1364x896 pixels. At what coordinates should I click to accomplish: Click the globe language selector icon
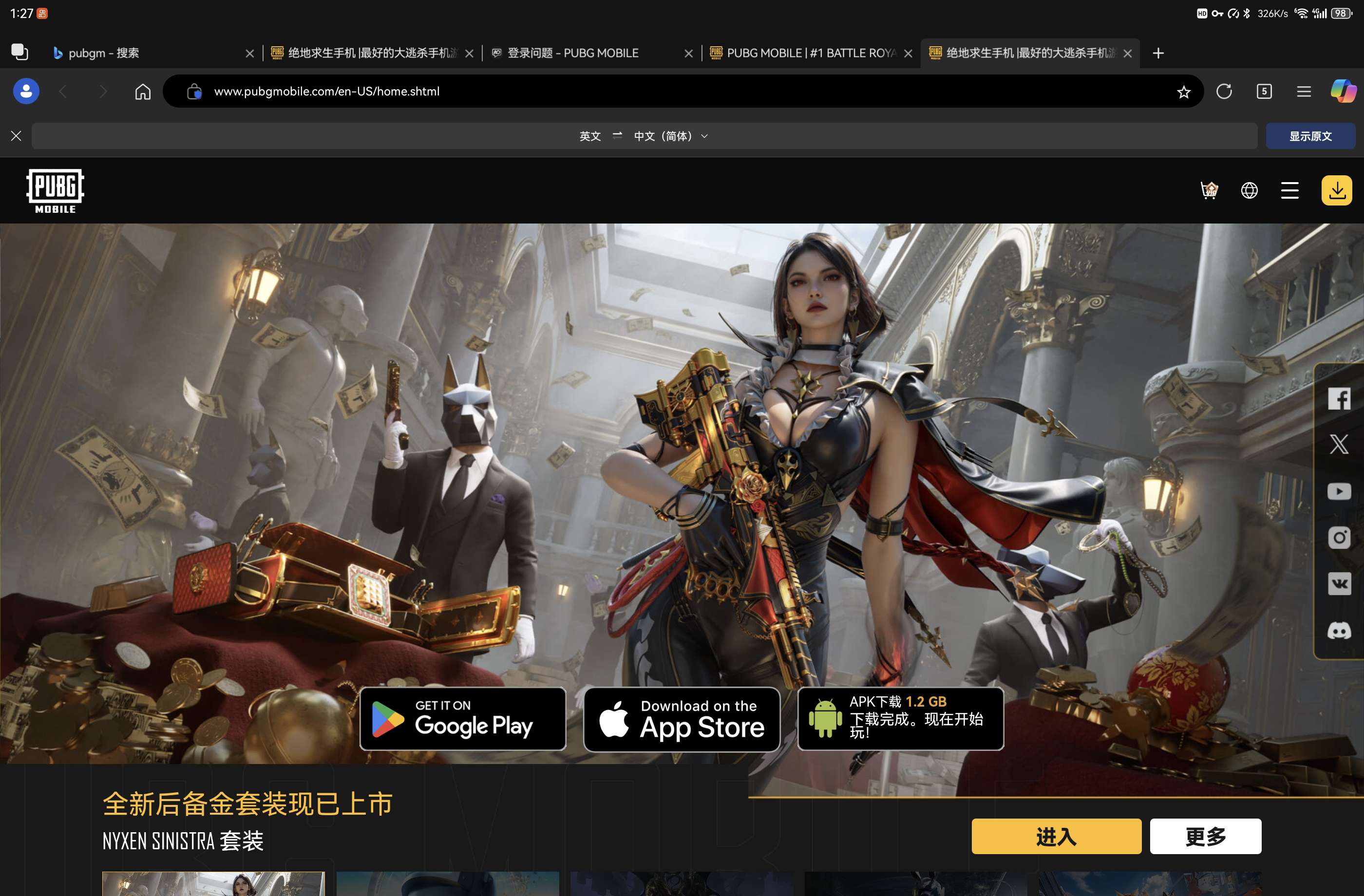[x=1250, y=191]
